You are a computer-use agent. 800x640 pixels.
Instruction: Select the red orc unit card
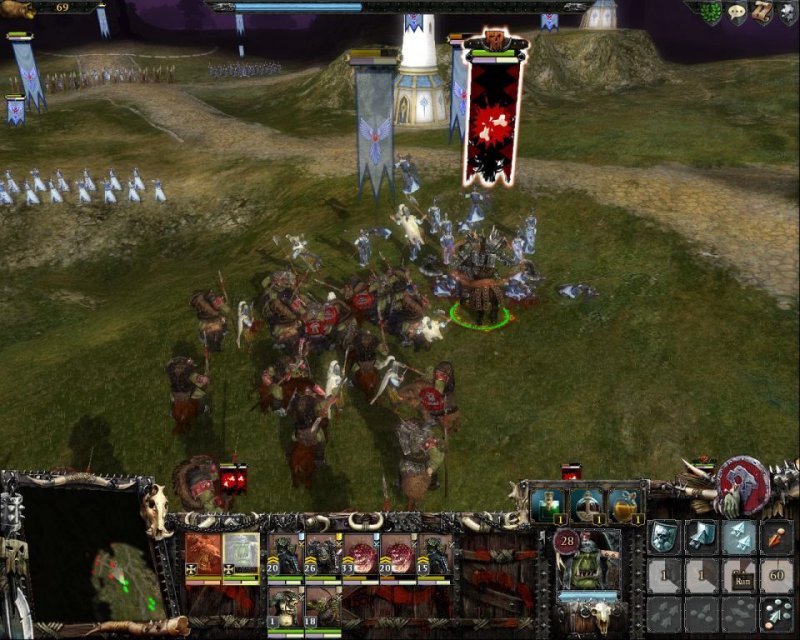[203, 554]
